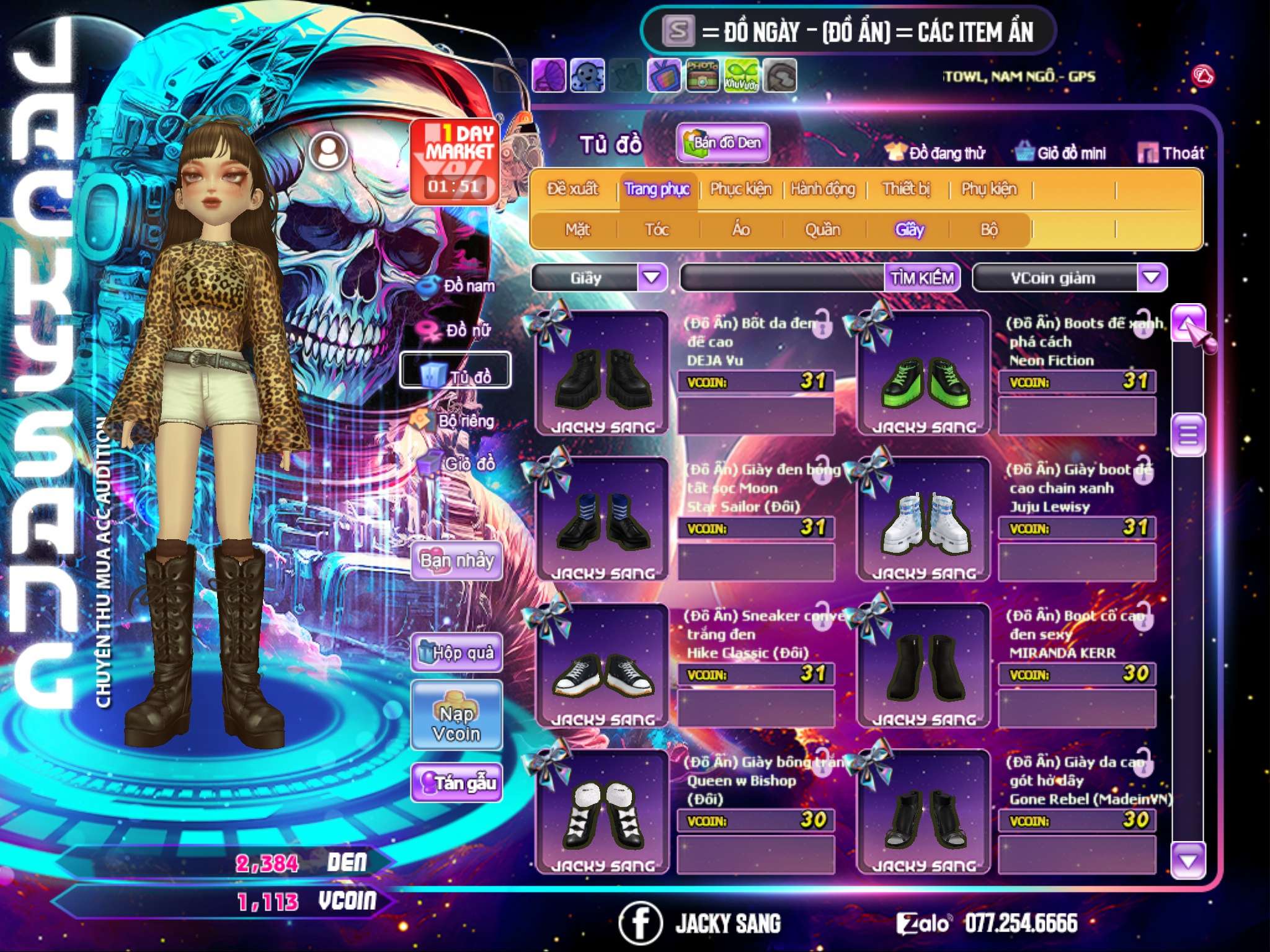Open the Bạn nhảy dance partner menu
This screenshot has height=952, width=1270.
(456, 561)
